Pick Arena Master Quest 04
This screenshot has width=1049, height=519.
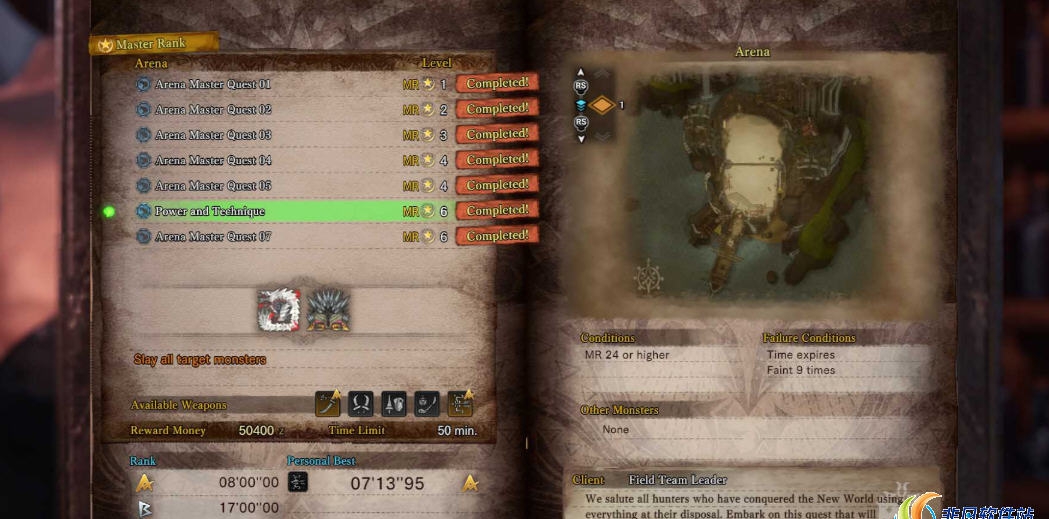pos(213,160)
